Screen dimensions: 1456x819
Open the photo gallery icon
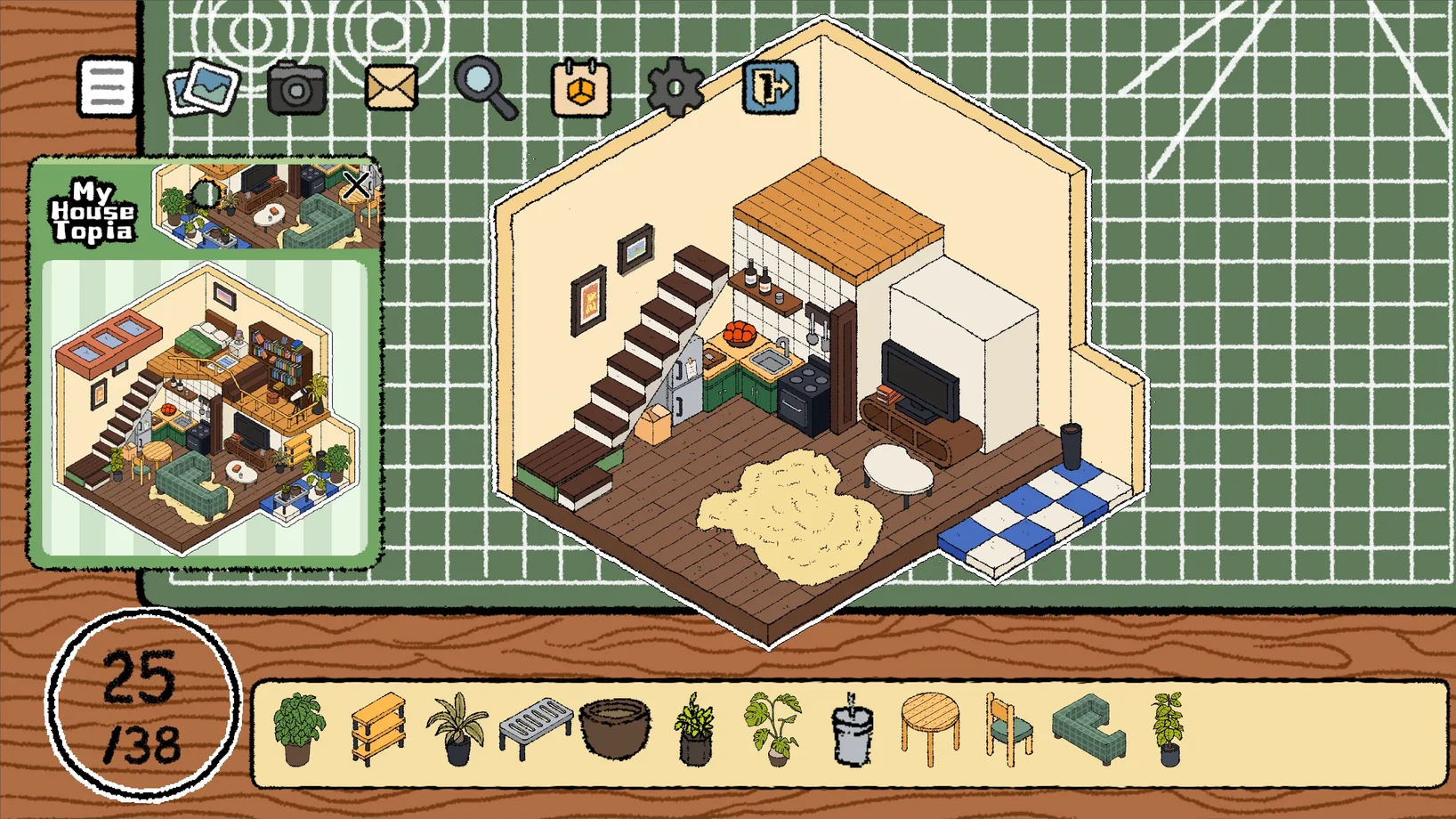[x=203, y=87]
